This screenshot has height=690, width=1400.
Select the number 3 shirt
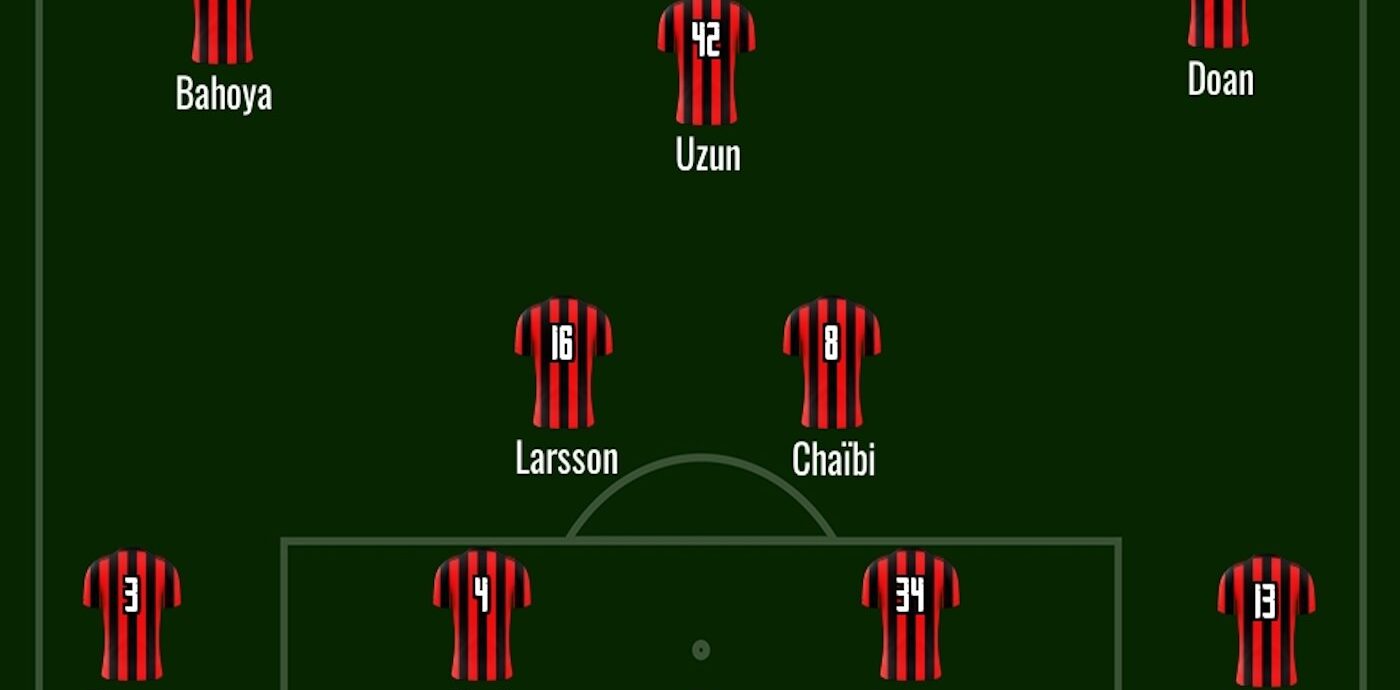(131, 612)
